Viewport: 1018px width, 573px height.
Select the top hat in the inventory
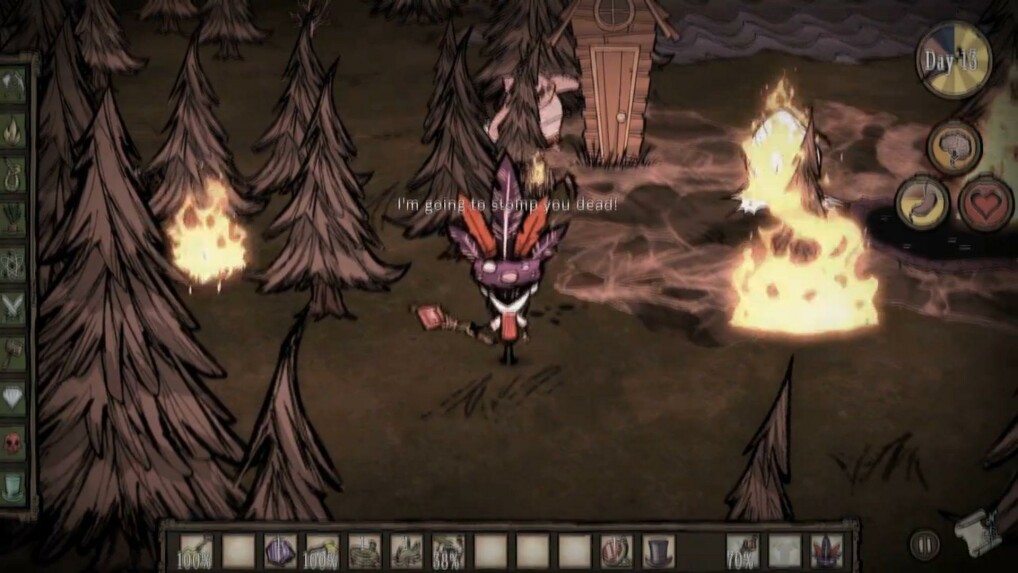tap(658, 551)
